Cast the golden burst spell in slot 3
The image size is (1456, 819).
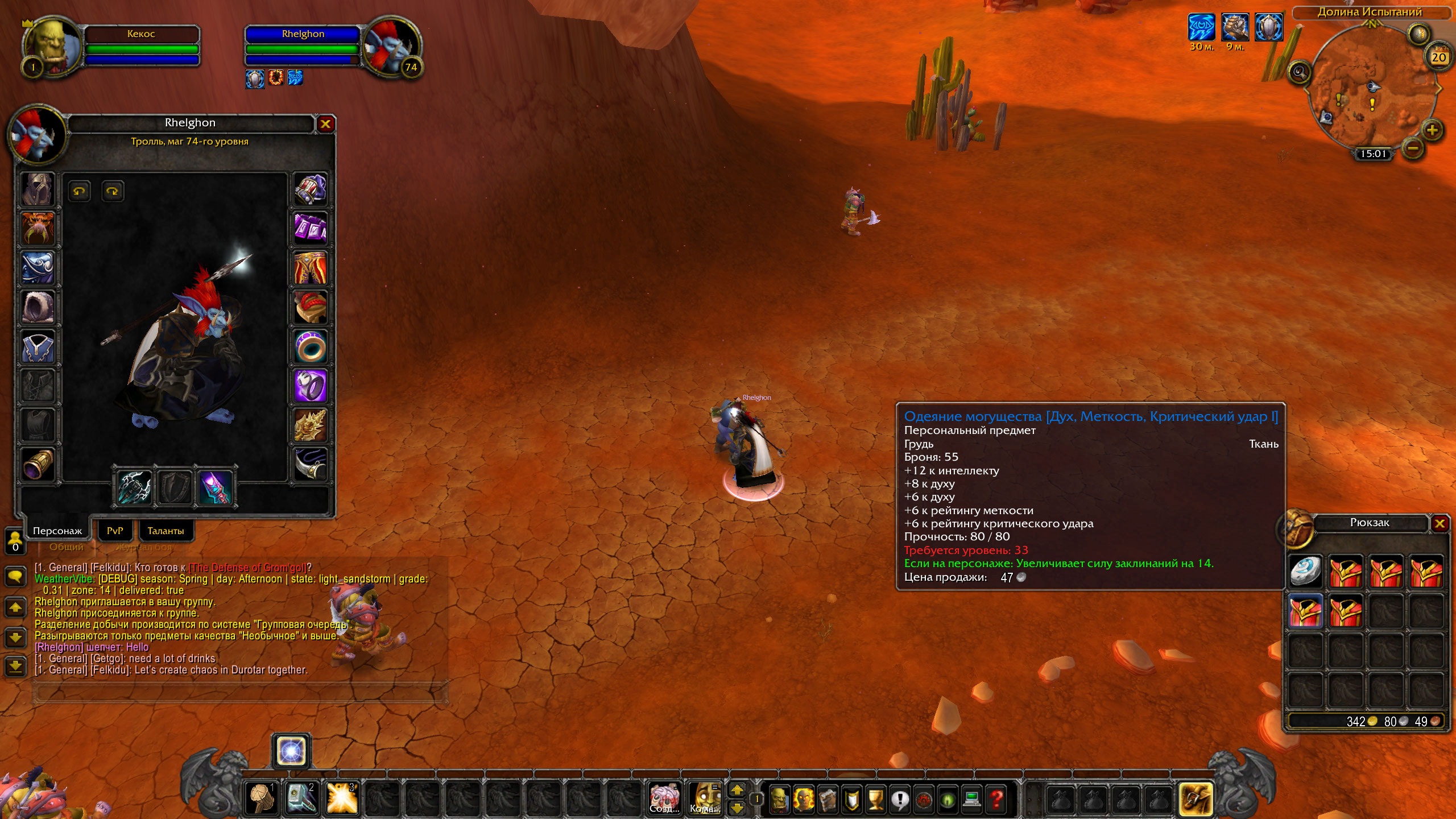(342, 797)
